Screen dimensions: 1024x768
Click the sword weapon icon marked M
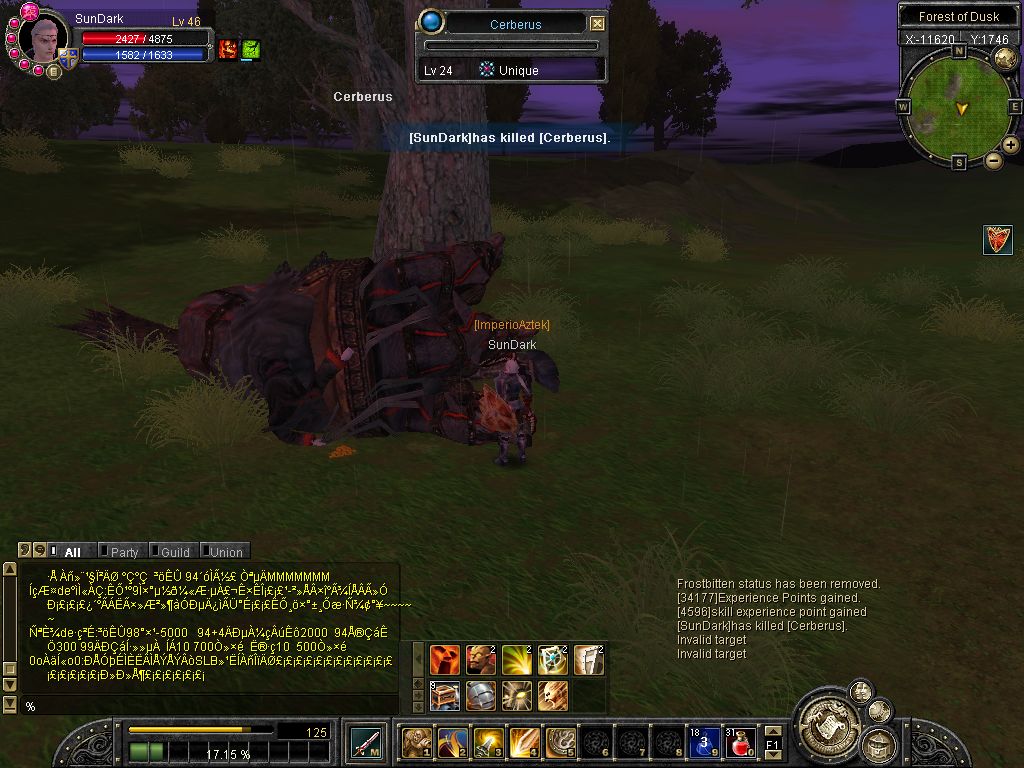(x=365, y=743)
